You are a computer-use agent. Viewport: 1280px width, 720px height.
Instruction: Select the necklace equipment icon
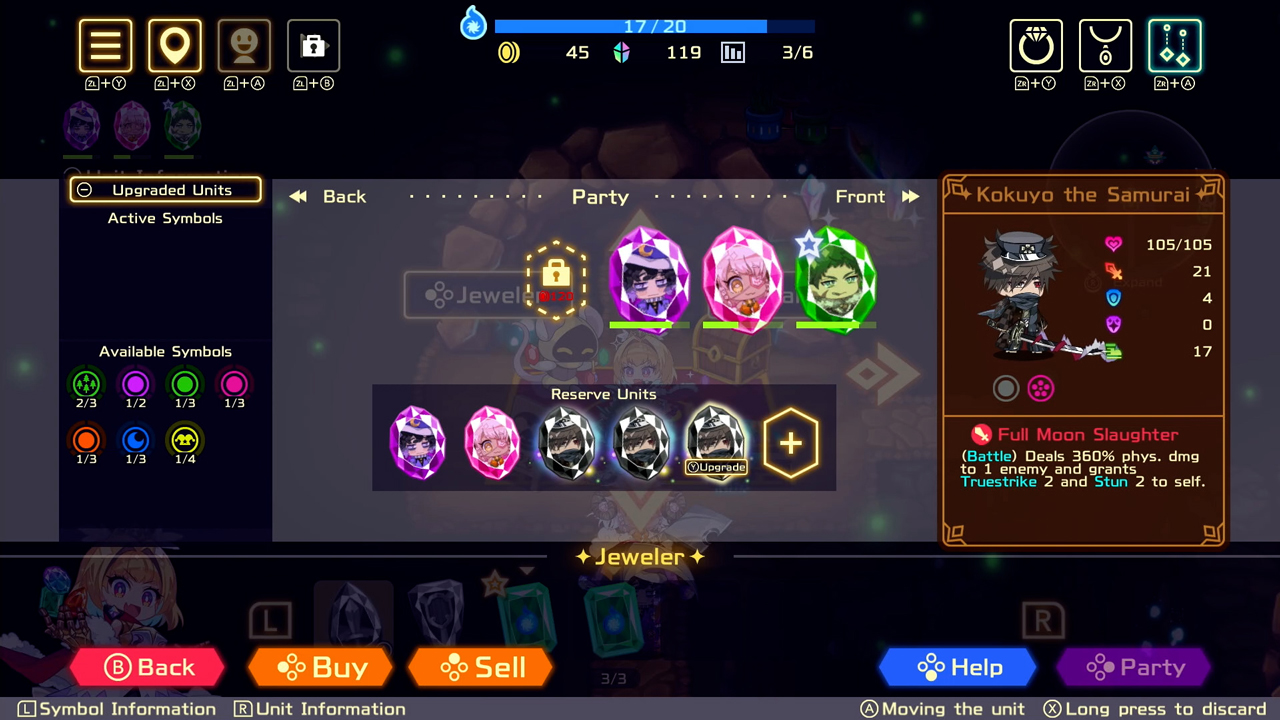[1105, 45]
